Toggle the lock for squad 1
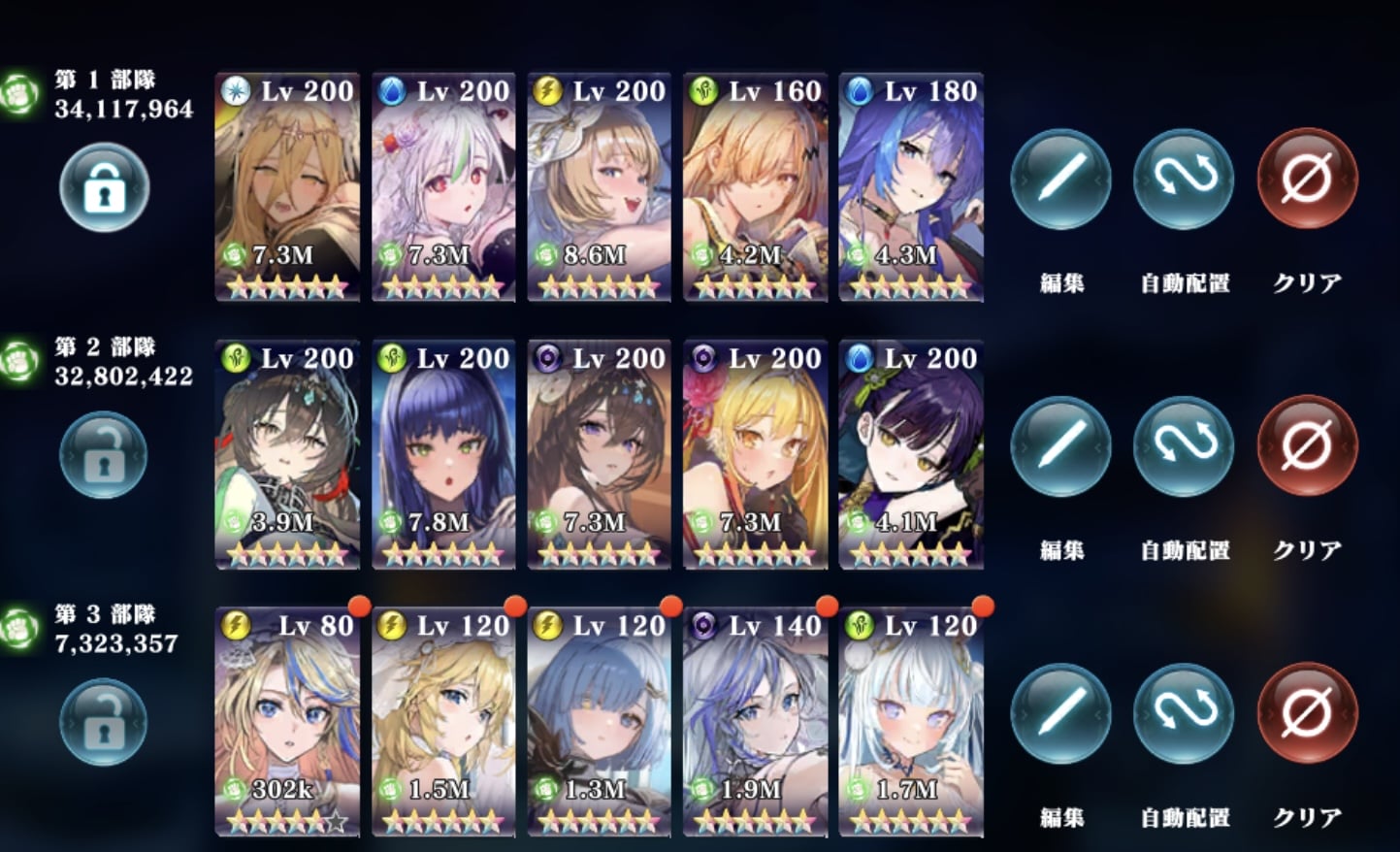 105,187
